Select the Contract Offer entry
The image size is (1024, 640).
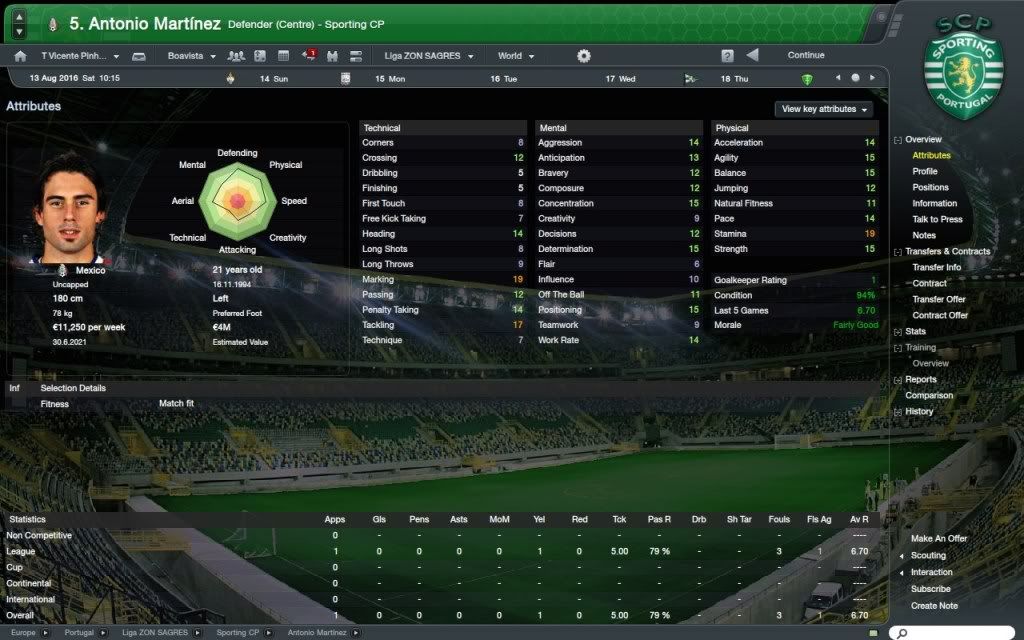pyautogui.click(x=939, y=316)
